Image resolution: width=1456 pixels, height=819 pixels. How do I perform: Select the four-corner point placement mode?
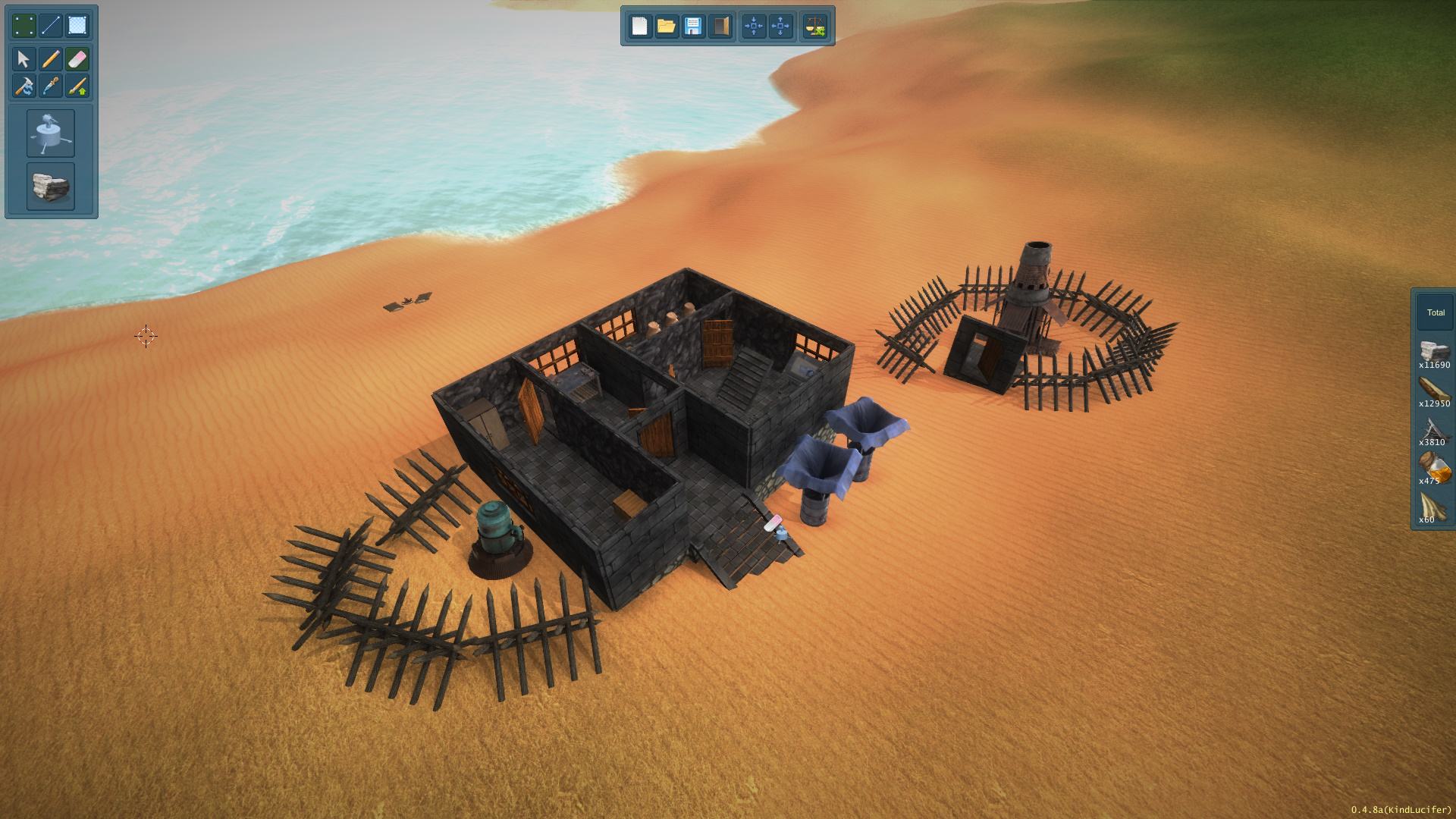click(24, 26)
